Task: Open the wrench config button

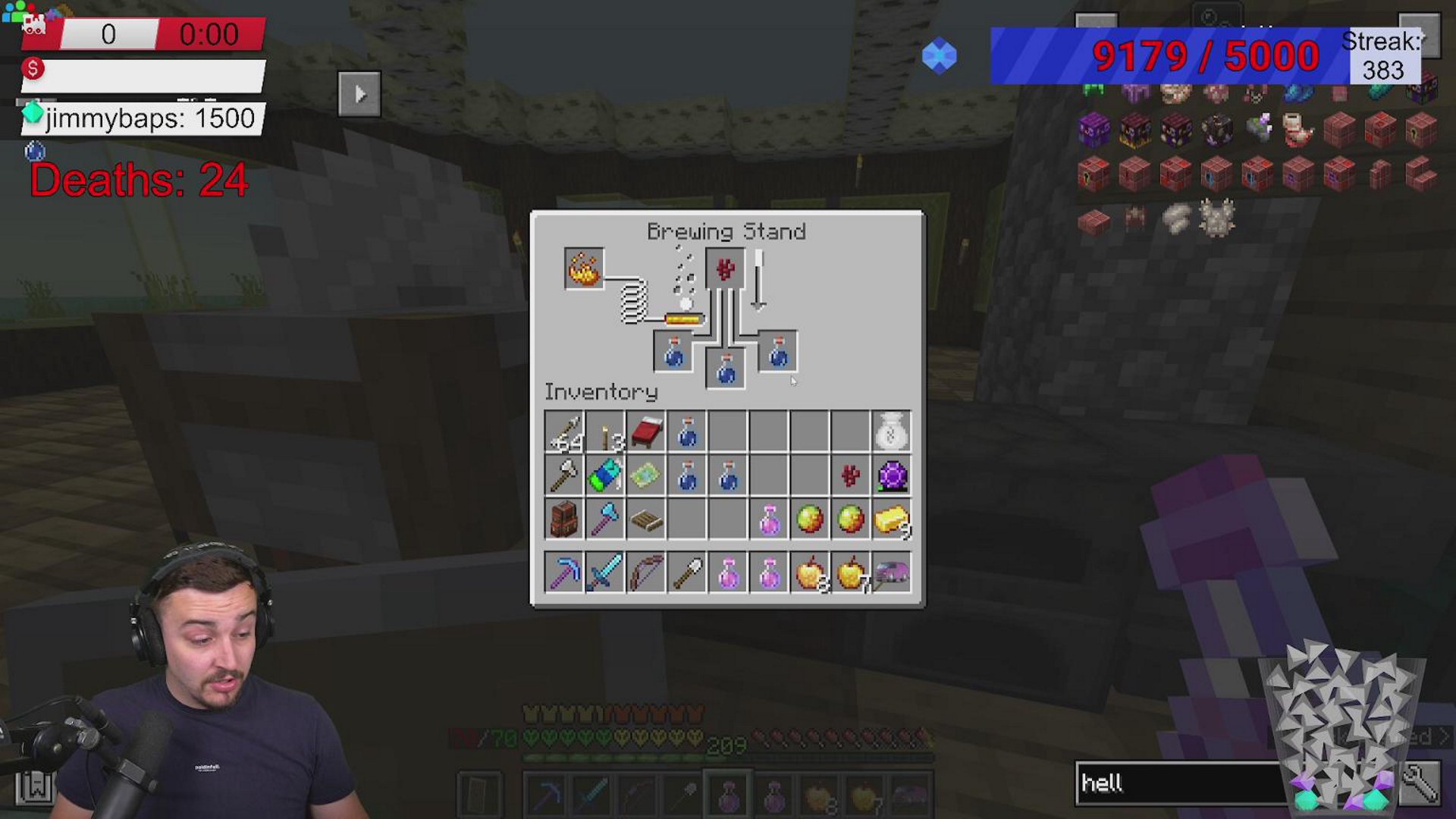Action: (x=1420, y=783)
